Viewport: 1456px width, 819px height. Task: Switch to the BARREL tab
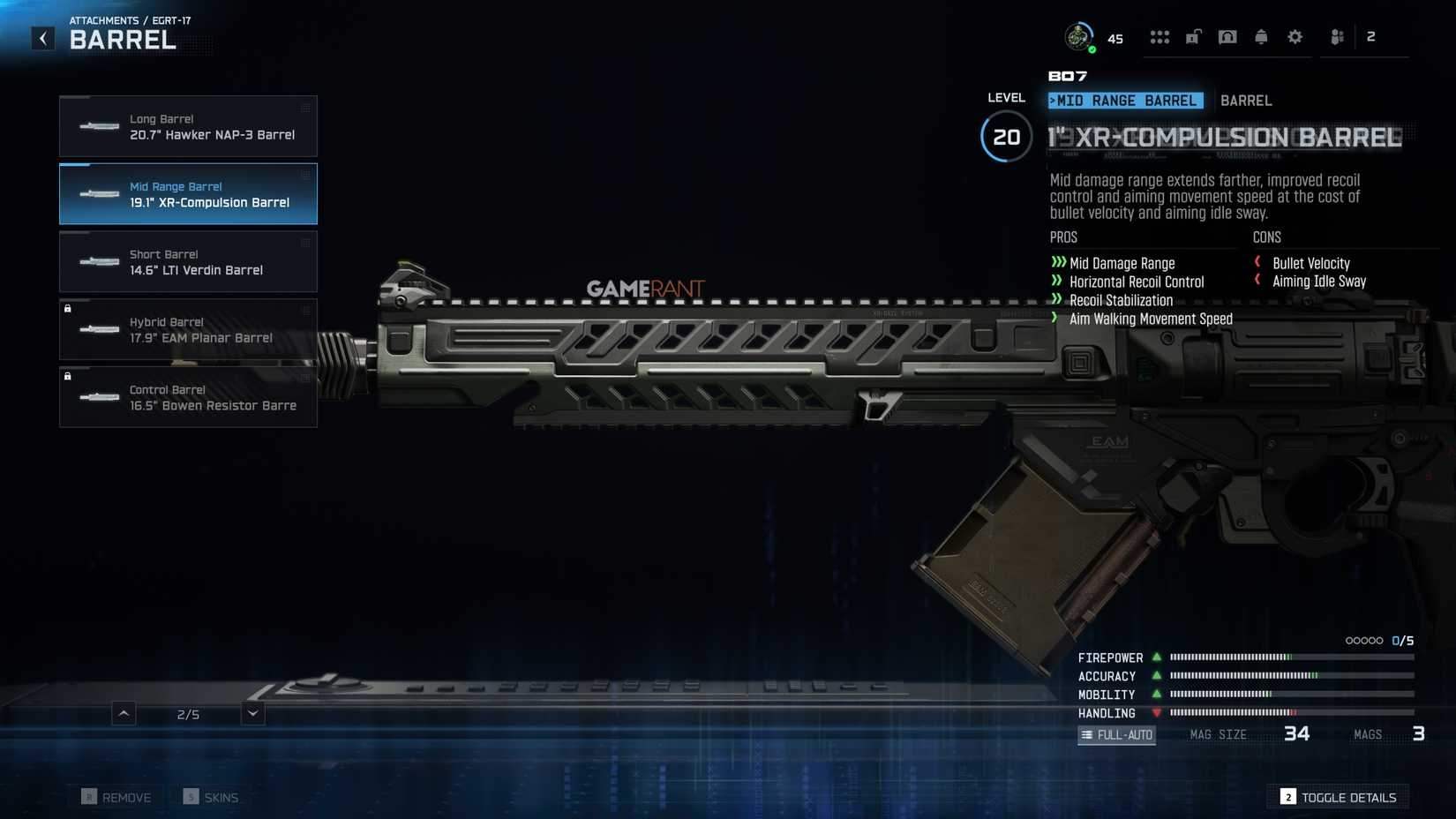(1246, 101)
